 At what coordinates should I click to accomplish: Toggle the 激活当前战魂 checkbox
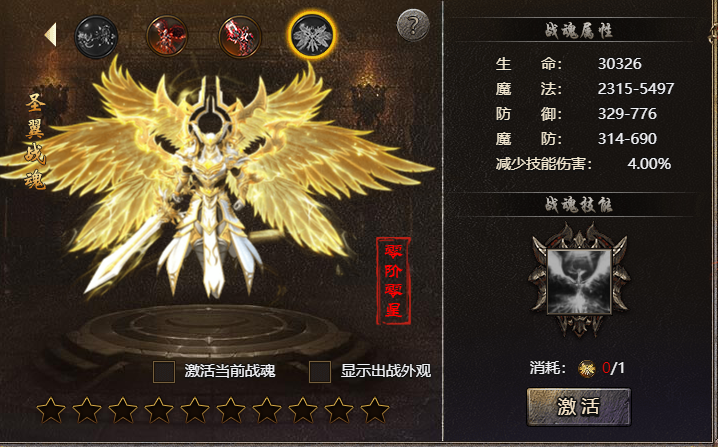(164, 372)
